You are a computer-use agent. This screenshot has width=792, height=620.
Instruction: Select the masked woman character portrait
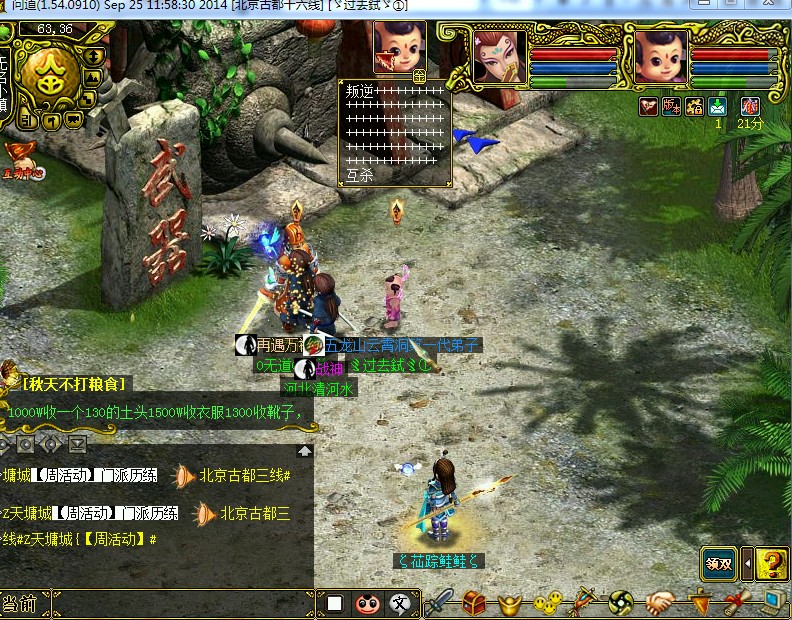[499, 57]
